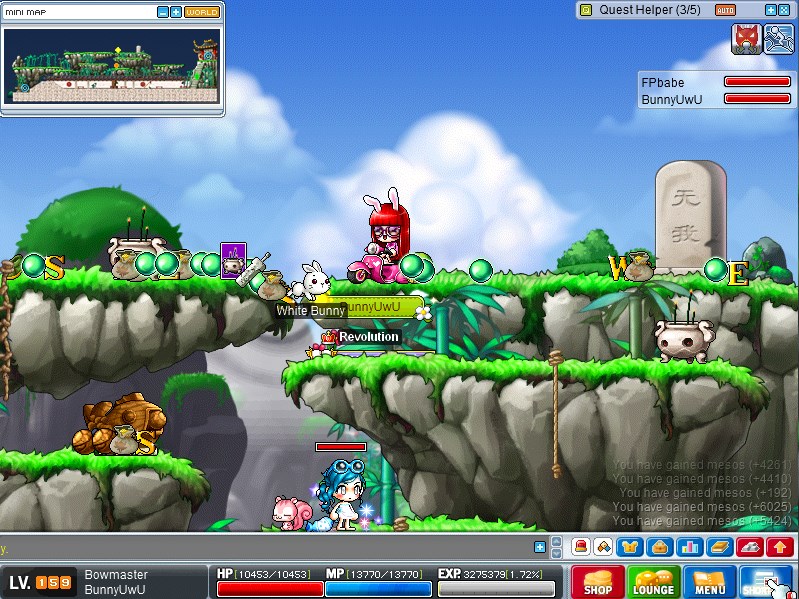Open the red siren notification icon
The width and height of the screenshot is (799, 599).
pyautogui.click(x=580, y=546)
